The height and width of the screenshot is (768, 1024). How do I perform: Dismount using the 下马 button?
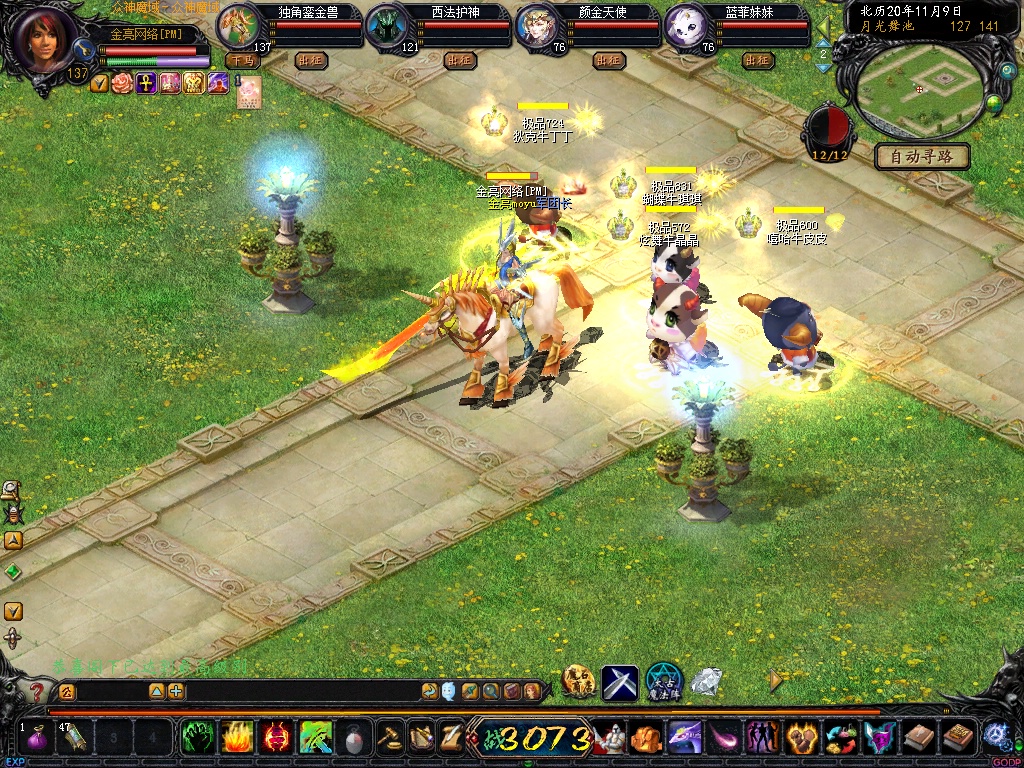[242, 61]
